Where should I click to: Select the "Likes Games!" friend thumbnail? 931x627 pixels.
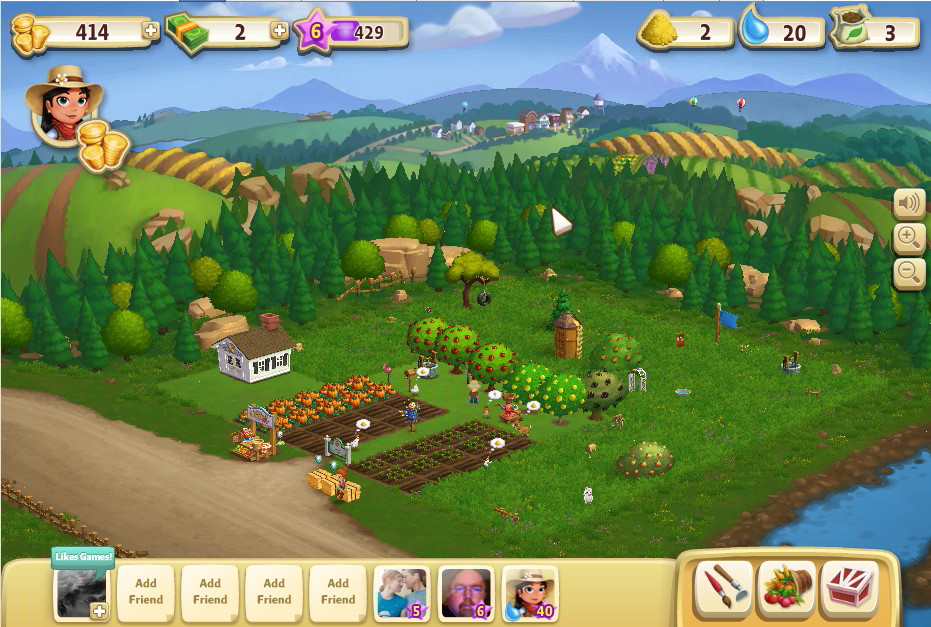click(x=81, y=593)
